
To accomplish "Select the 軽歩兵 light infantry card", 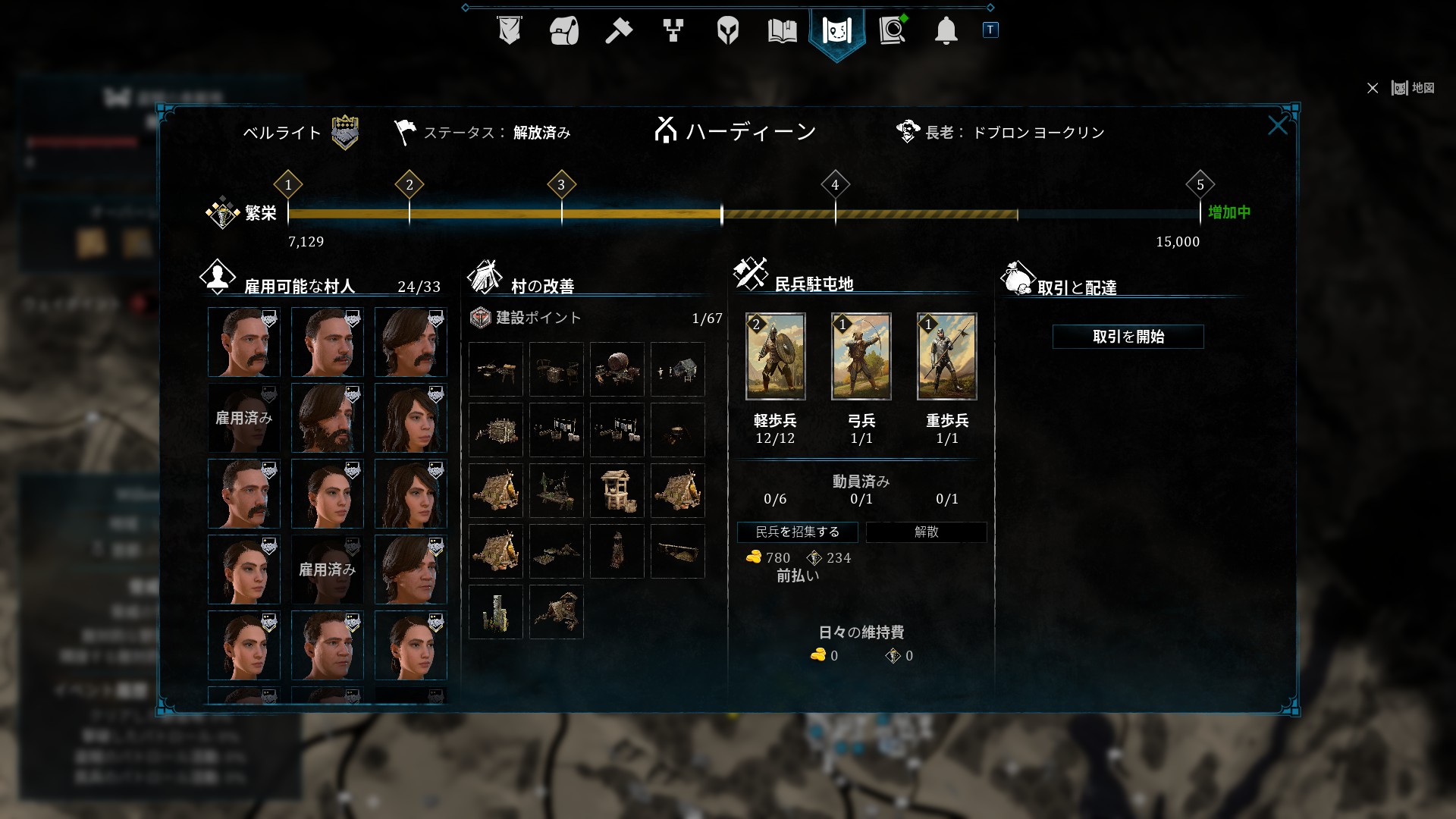I will click(x=775, y=356).
